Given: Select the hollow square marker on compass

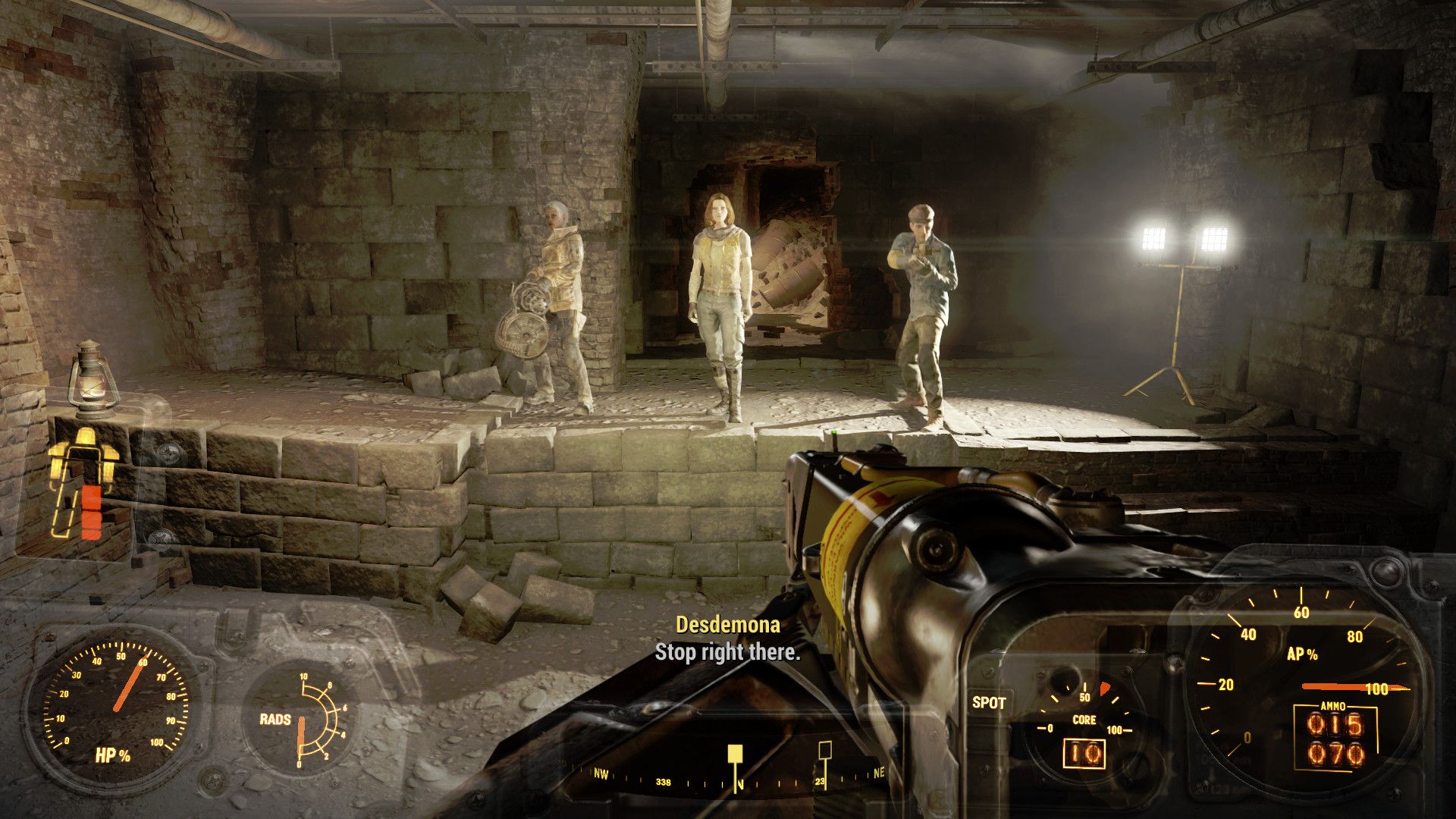Looking at the screenshot, I should 825,751.
